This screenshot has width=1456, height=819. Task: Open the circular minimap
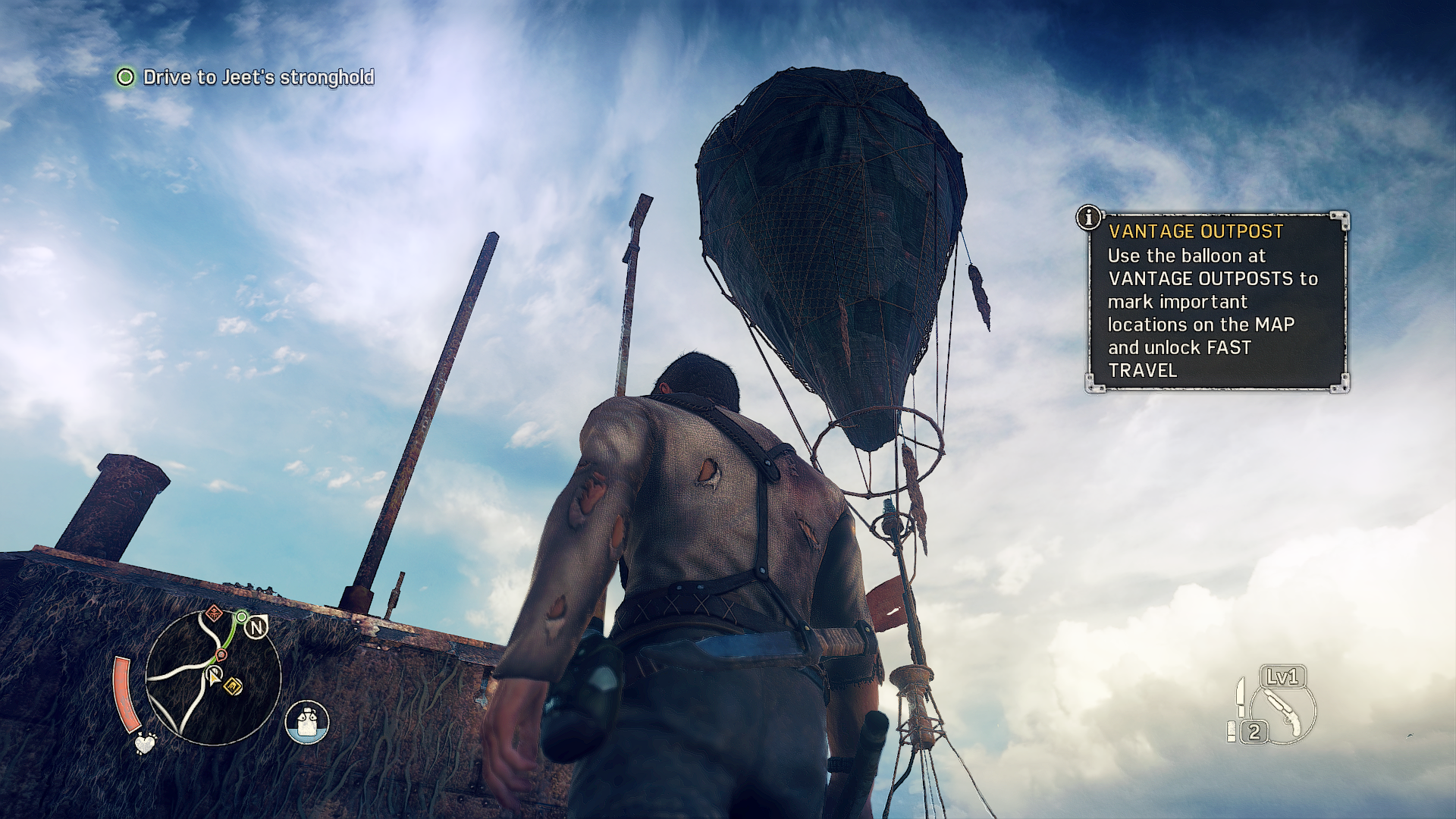coord(213,677)
